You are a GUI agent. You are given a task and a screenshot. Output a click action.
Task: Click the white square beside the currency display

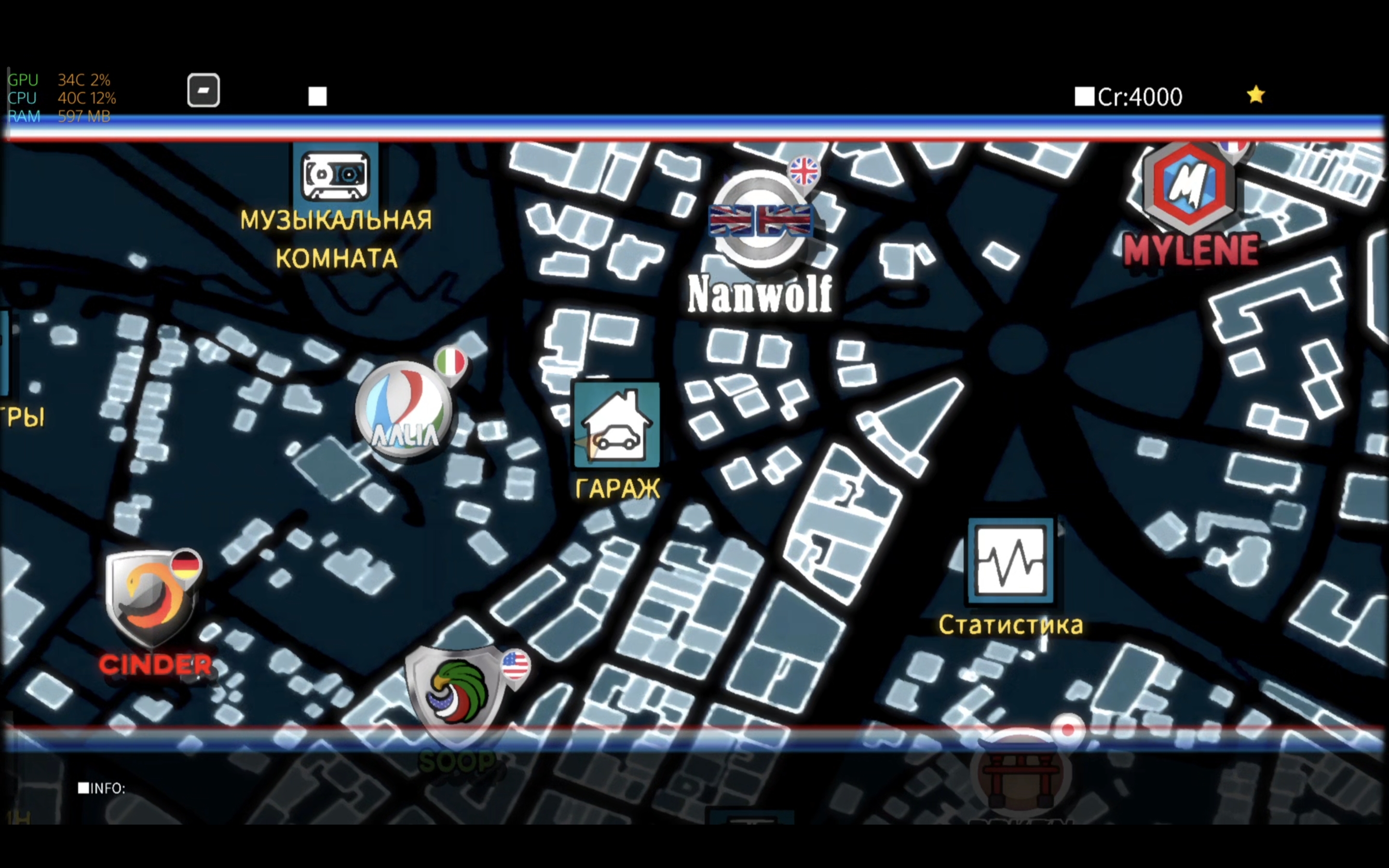1084,97
